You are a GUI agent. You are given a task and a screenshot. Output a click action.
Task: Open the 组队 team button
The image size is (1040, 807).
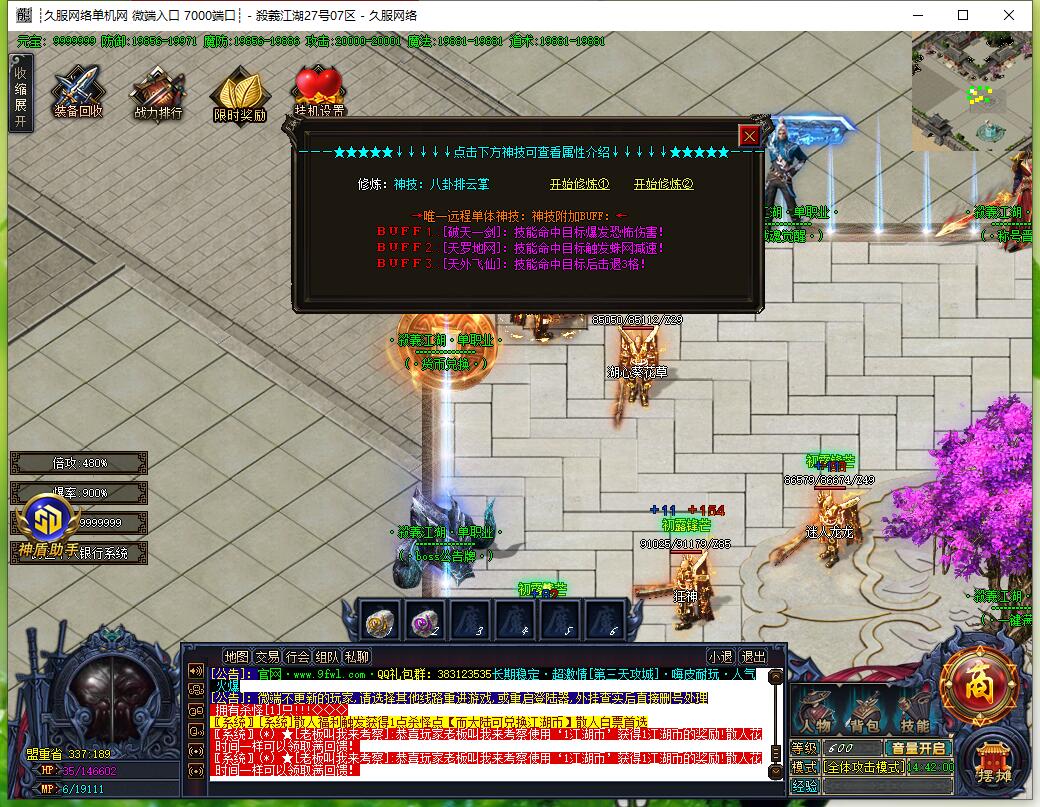327,657
